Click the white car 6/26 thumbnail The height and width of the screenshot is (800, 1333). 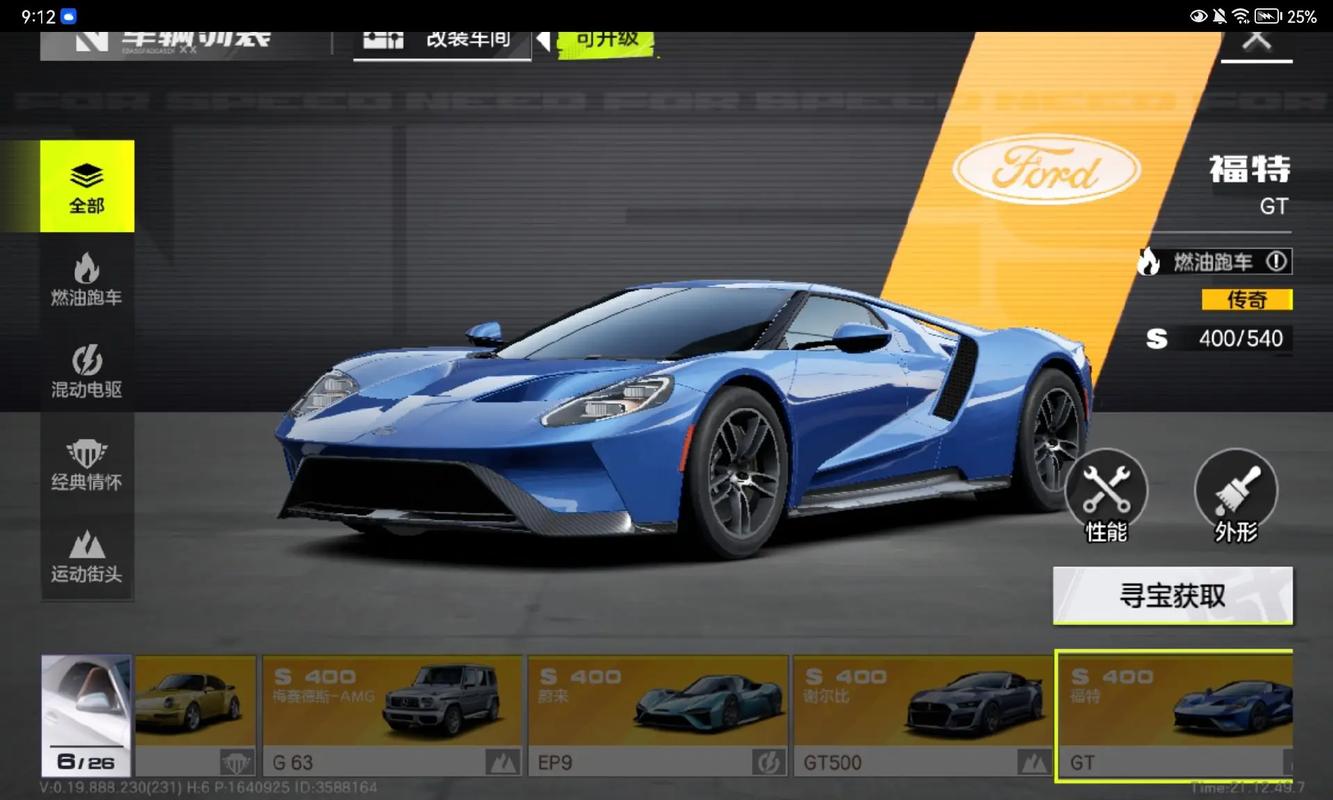pyautogui.click(x=86, y=716)
